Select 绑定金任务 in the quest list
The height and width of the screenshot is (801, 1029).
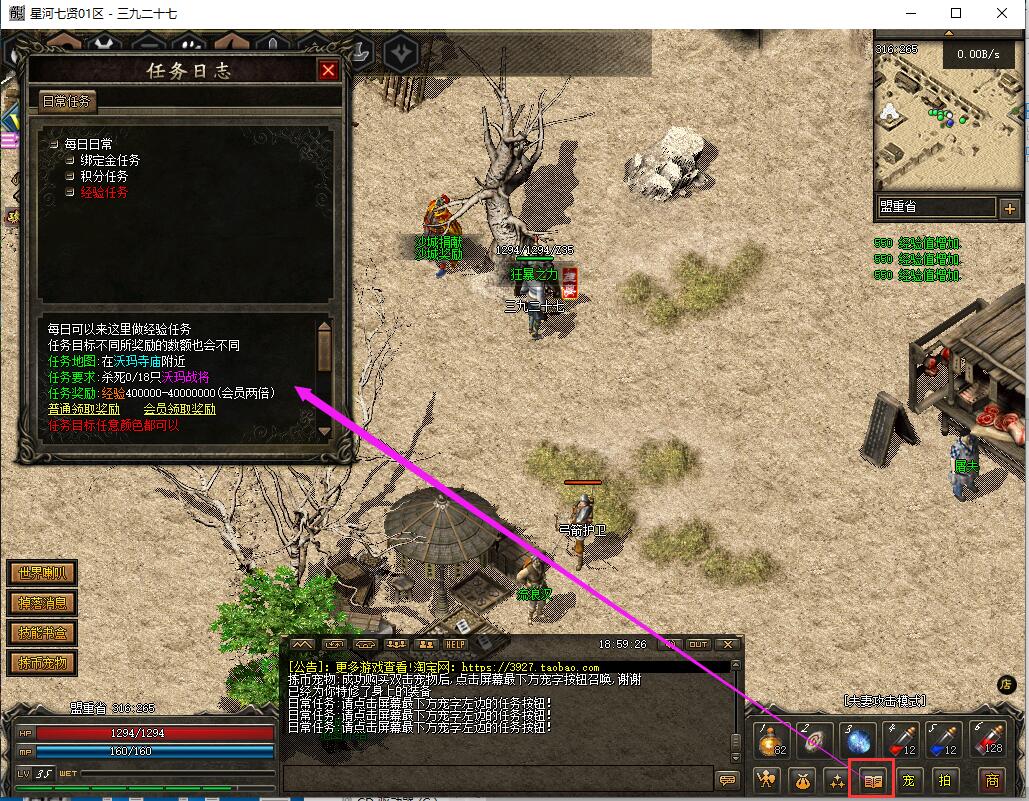[110, 160]
